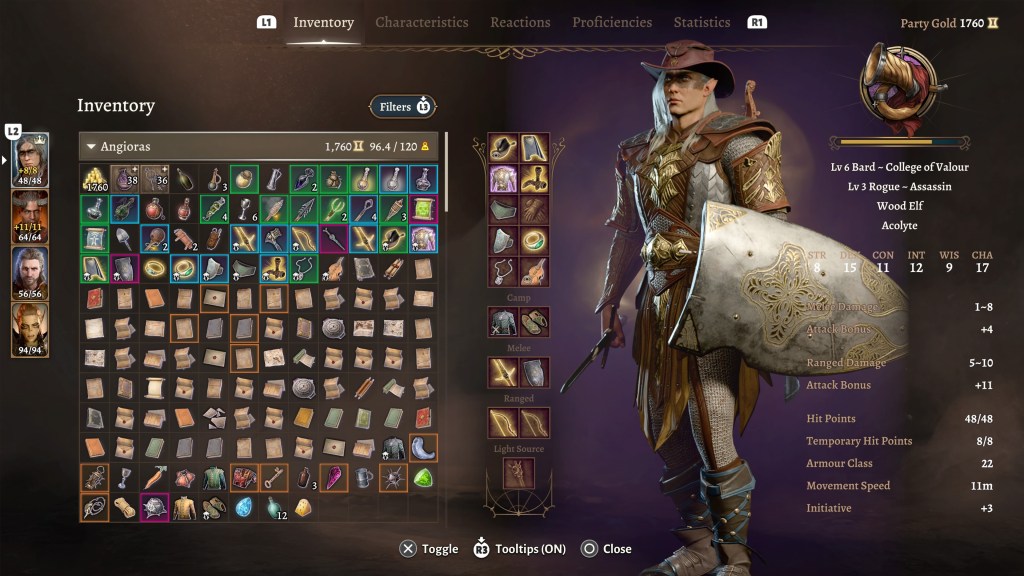Choose the green gemstone item
Image resolution: width=1024 pixels, height=576 pixels.
(423, 478)
